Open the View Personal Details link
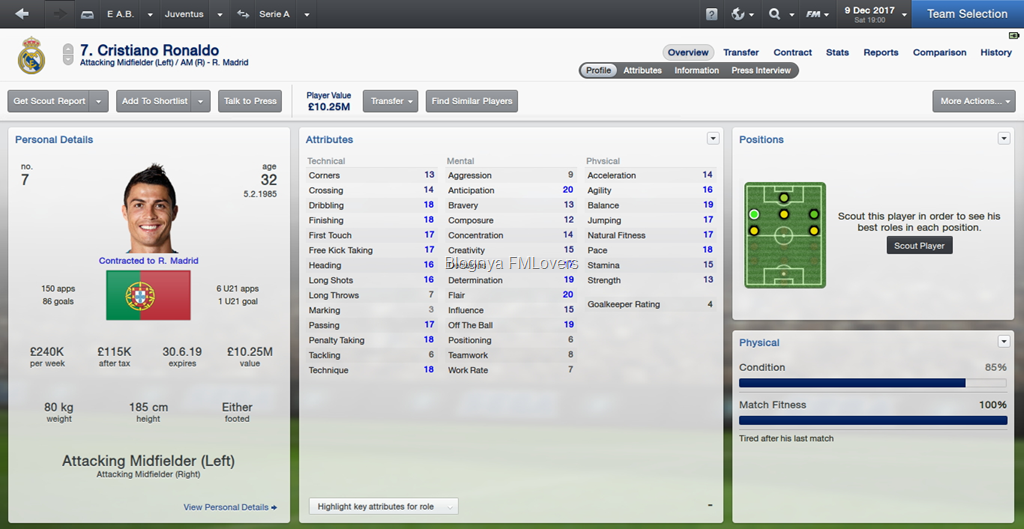The image size is (1024, 529). (x=230, y=507)
